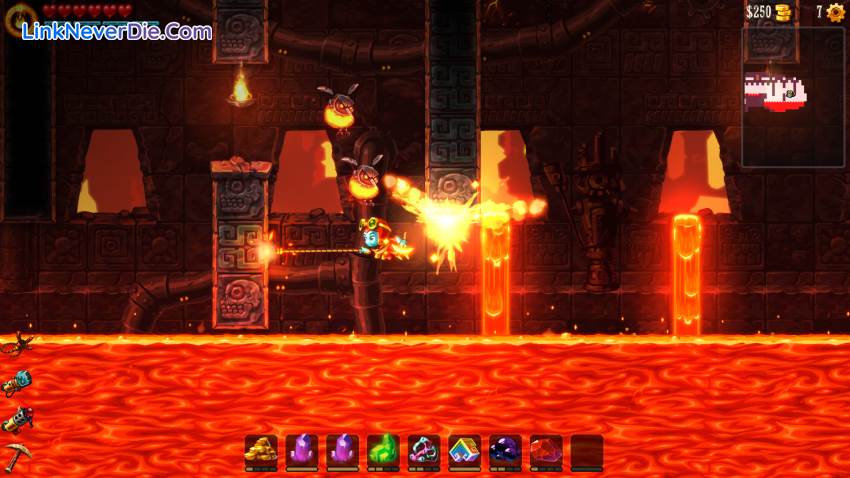Select the hookshot tool icon
The image size is (850, 478).
coord(15,346)
